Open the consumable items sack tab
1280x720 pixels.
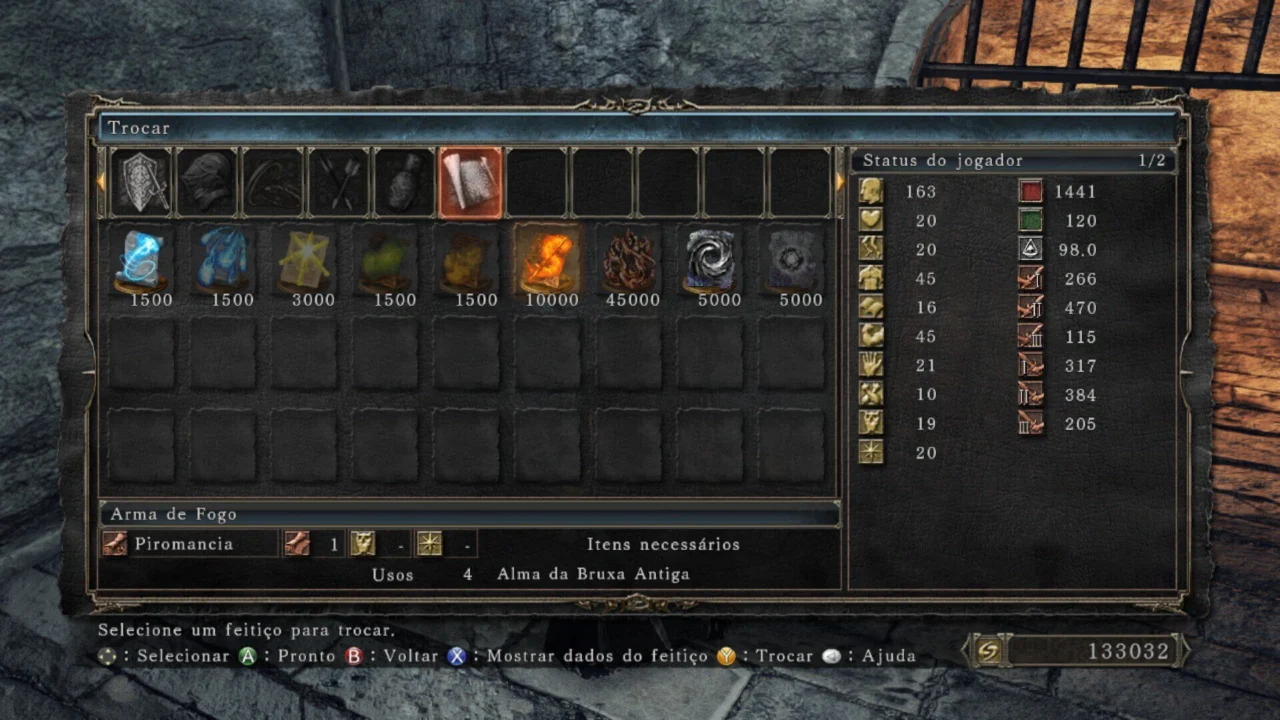[x=405, y=182]
